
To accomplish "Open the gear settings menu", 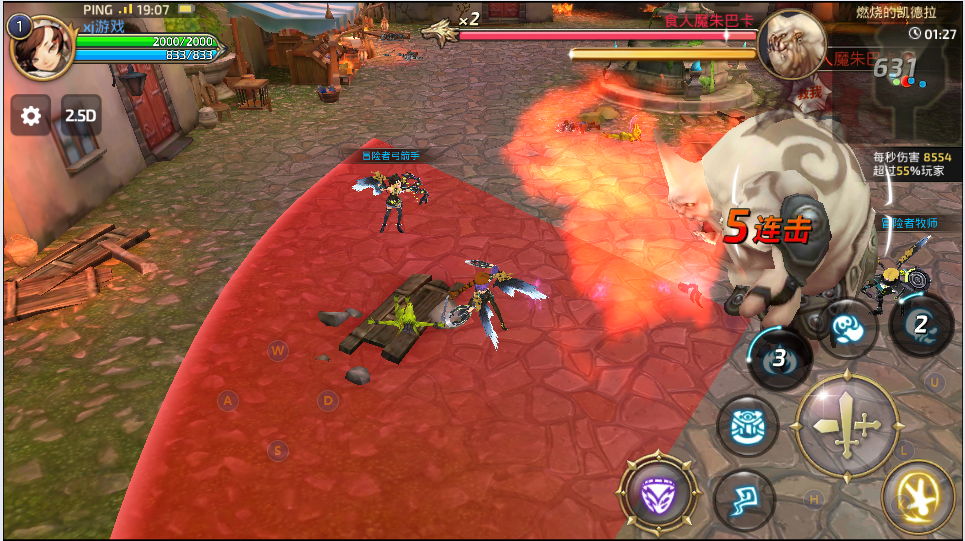I will tap(31, 116).
